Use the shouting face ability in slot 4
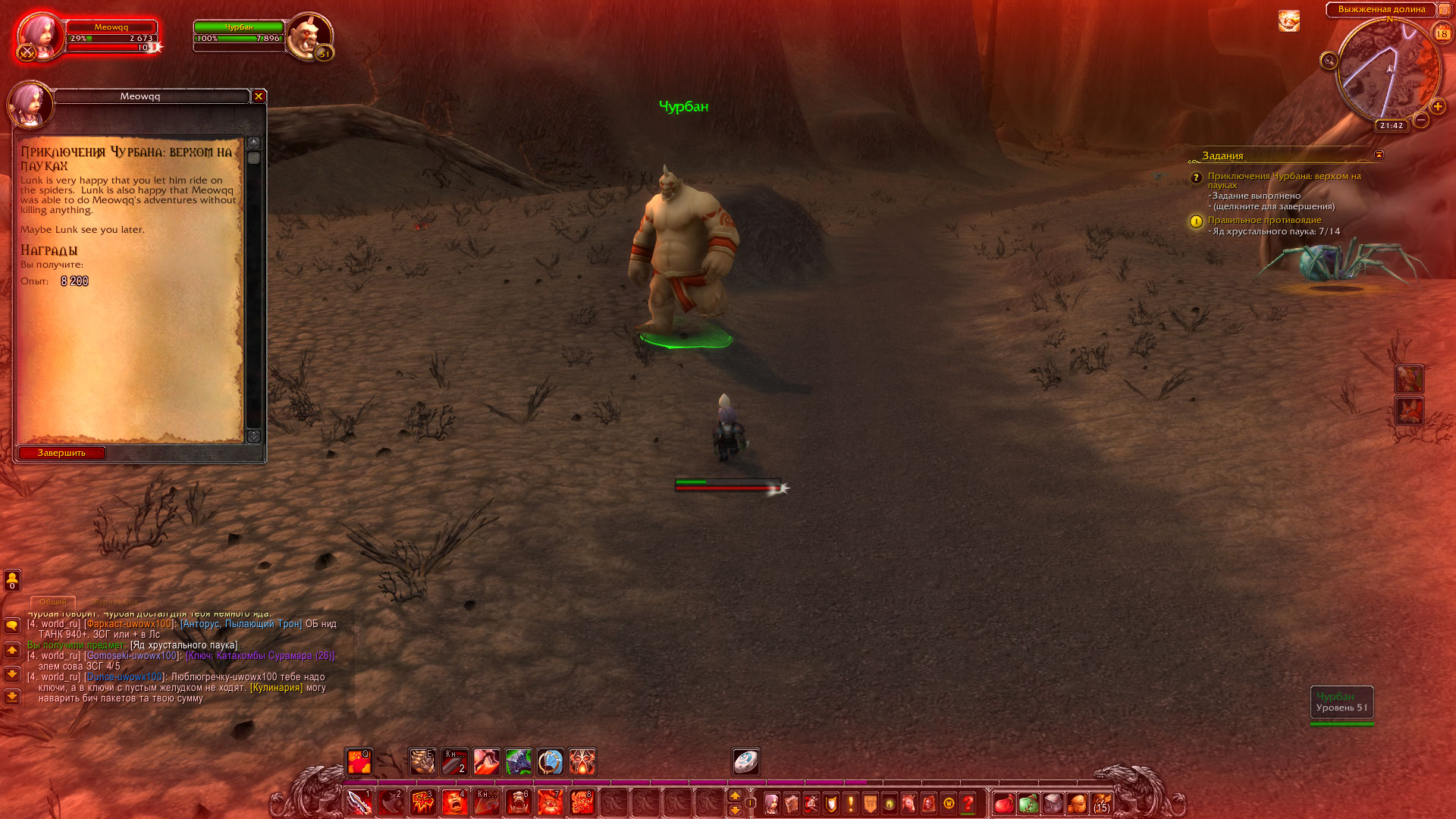Viewport: 1456px width, 819px height. click(454, 802)
